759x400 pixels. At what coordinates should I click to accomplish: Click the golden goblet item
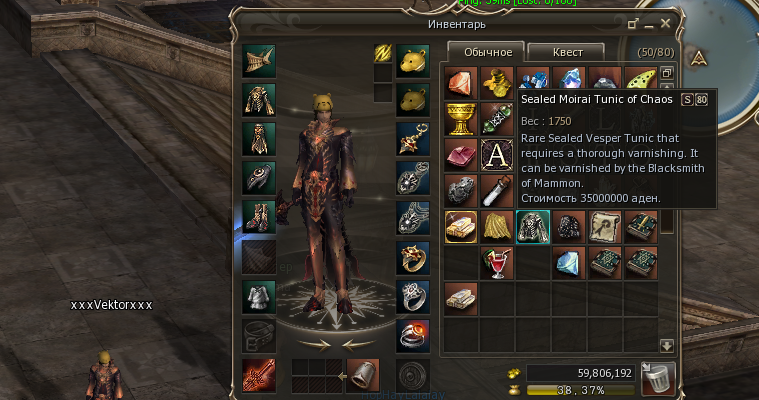click(x=461, y=118)
